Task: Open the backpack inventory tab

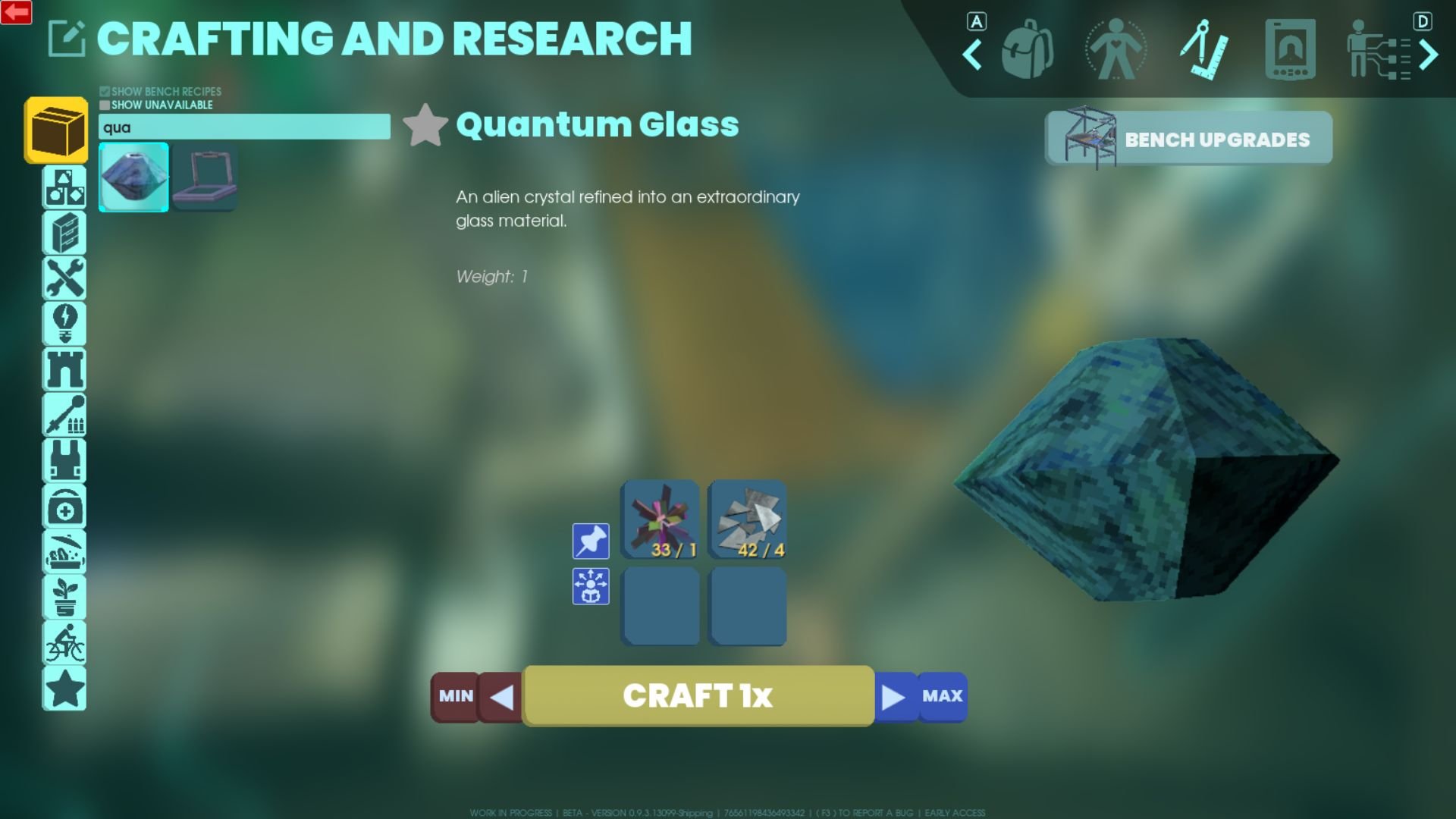Action: click(x=1028, y=51)
